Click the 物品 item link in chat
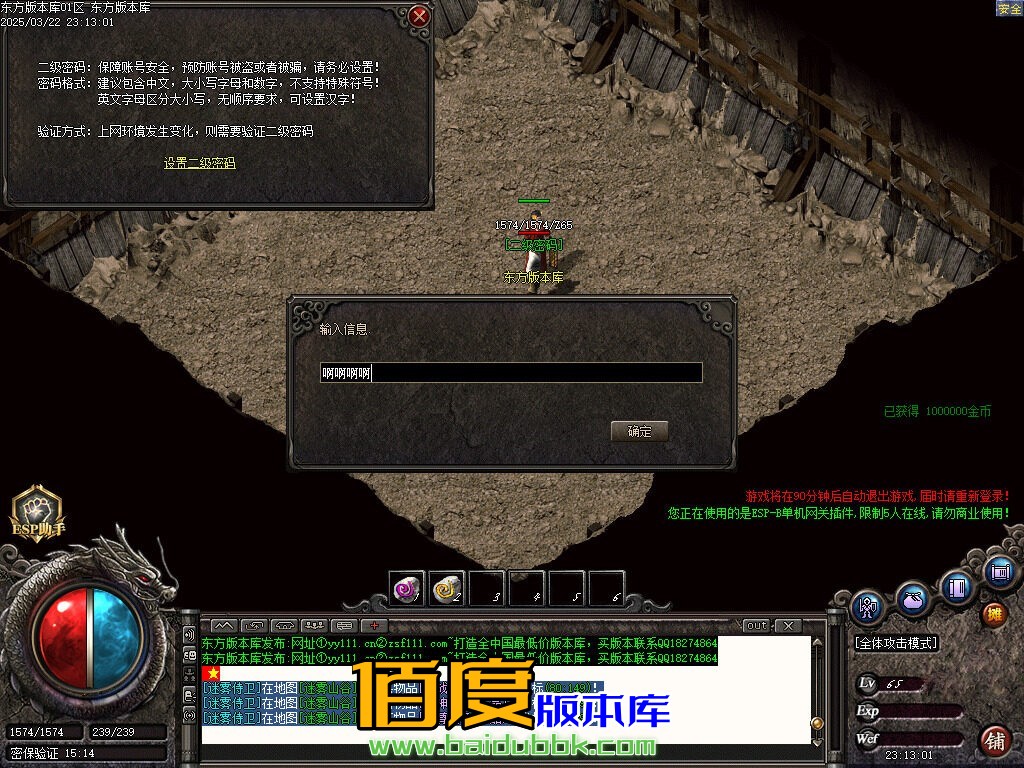This screenshot has width=1024, height=768. click(404, 688)
